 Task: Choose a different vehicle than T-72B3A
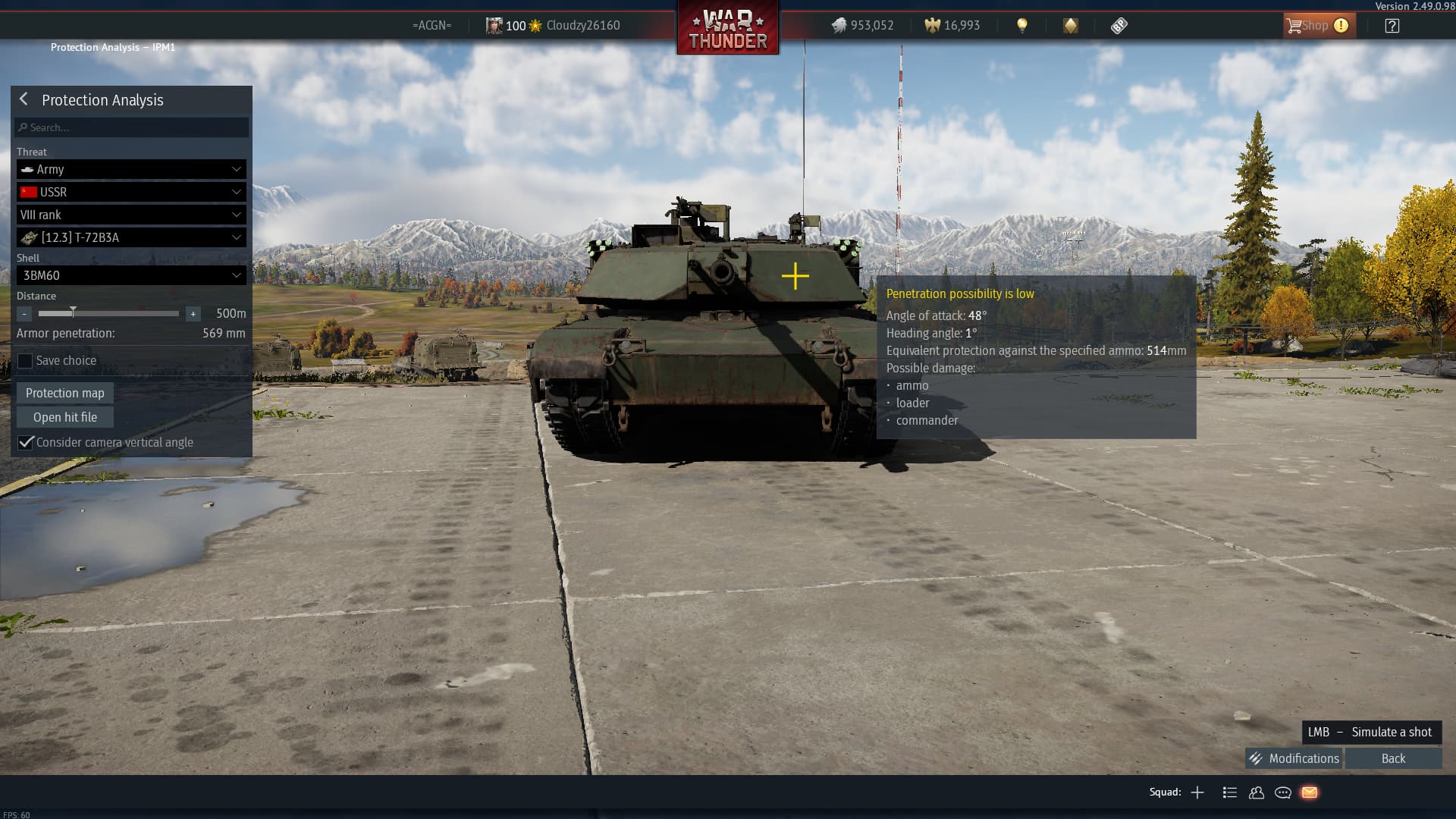tap(131, 237)
